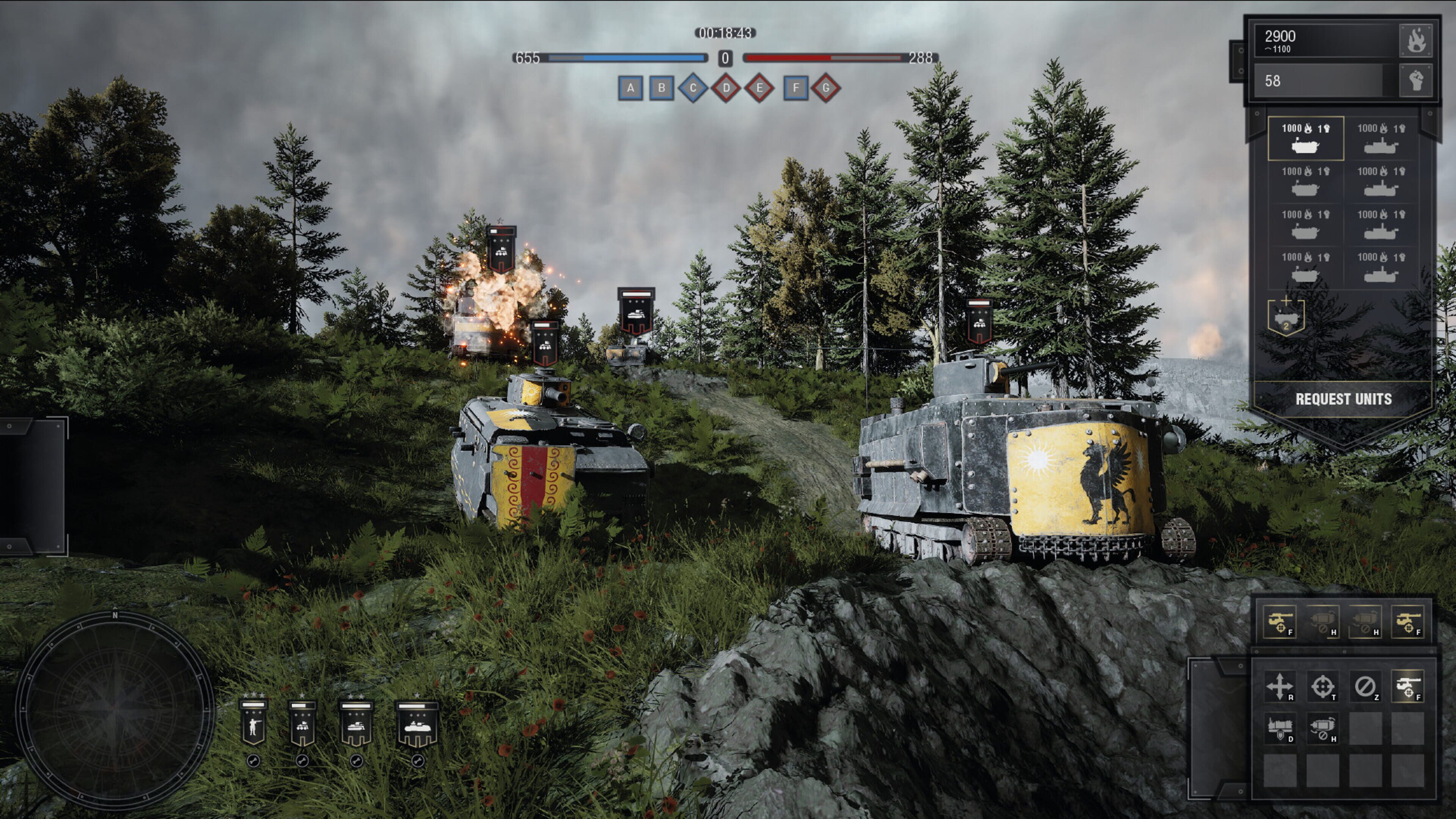Image resolution: width=1456 pixels, height=819 pixels.
Task: Click the flame resource icon
Action: tap(1415, 41)
